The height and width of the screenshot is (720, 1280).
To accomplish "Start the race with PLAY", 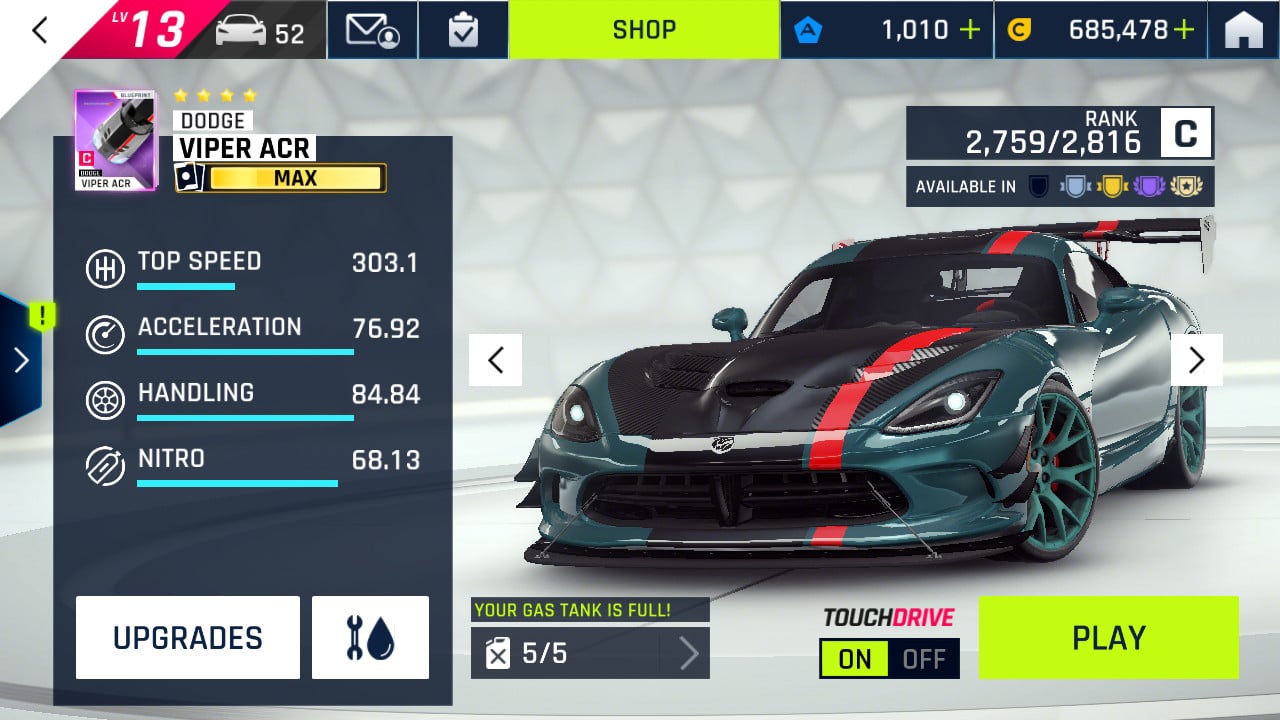I will [1108, 638].
